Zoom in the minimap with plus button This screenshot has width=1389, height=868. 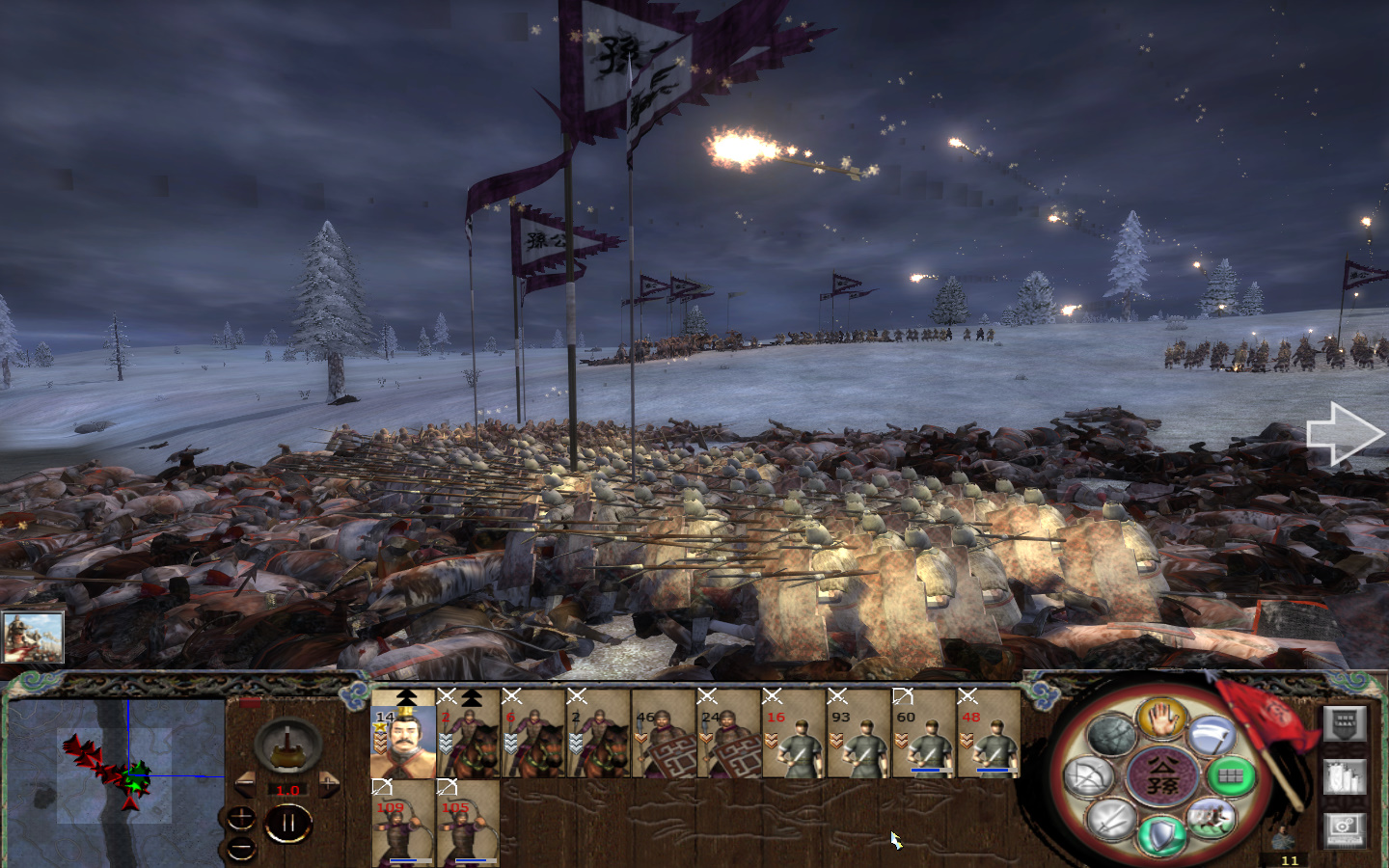pyautogui.click(x=241, y=818)
